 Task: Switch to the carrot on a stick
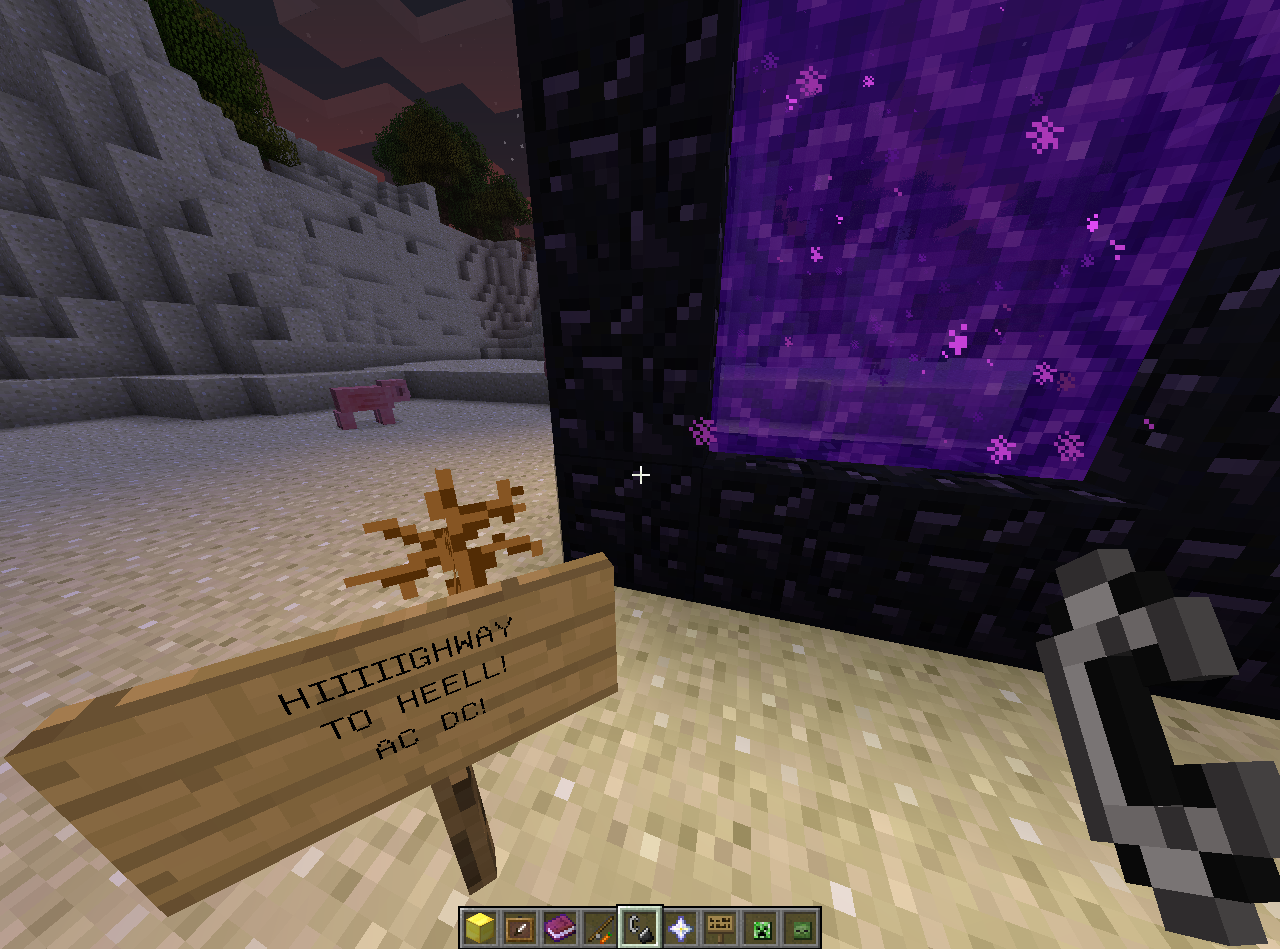tap(600, 927)
